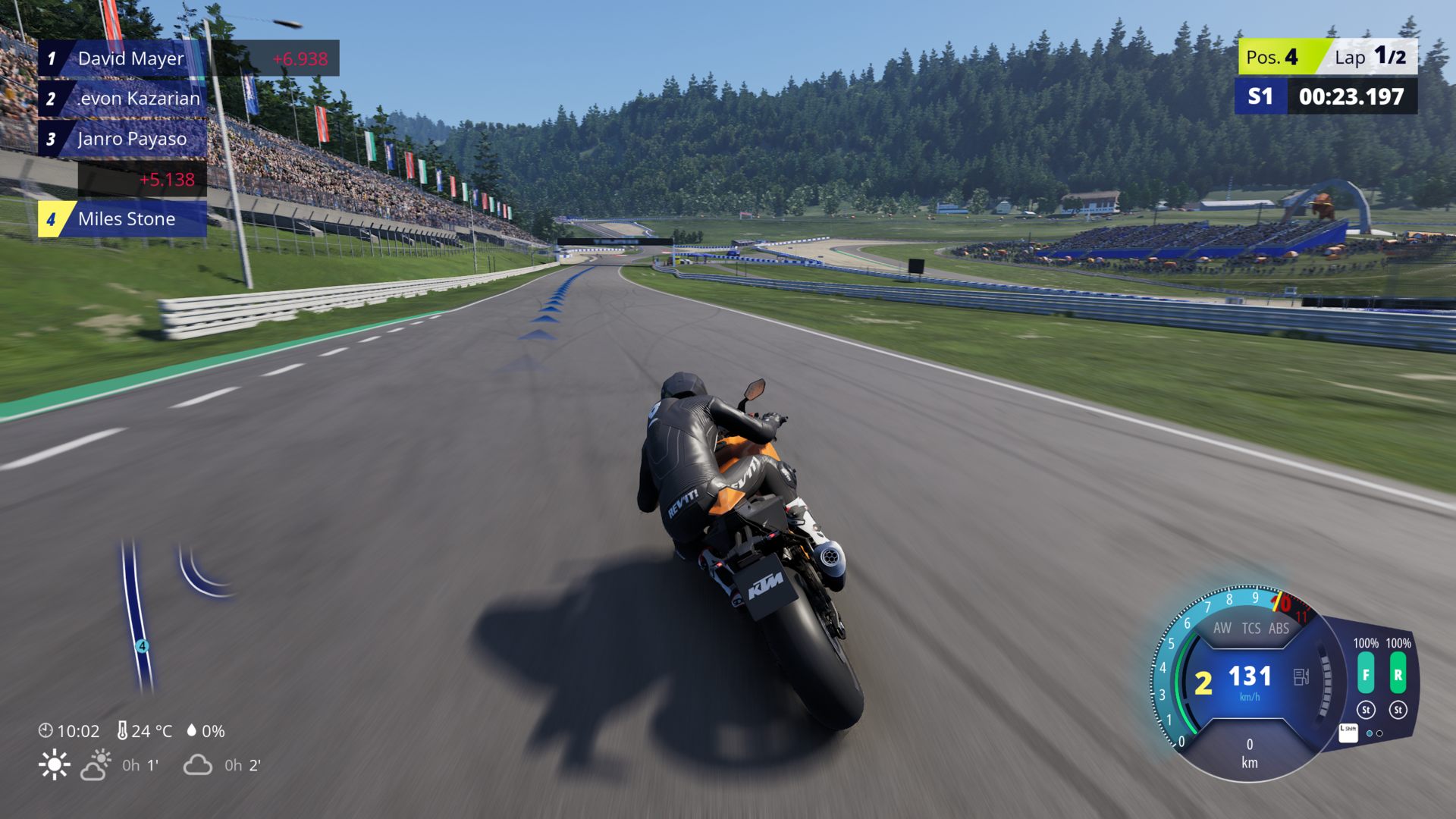Click the fuel pump icon on the gauge
1456x819 pixels.
[x=1301, y=676]
